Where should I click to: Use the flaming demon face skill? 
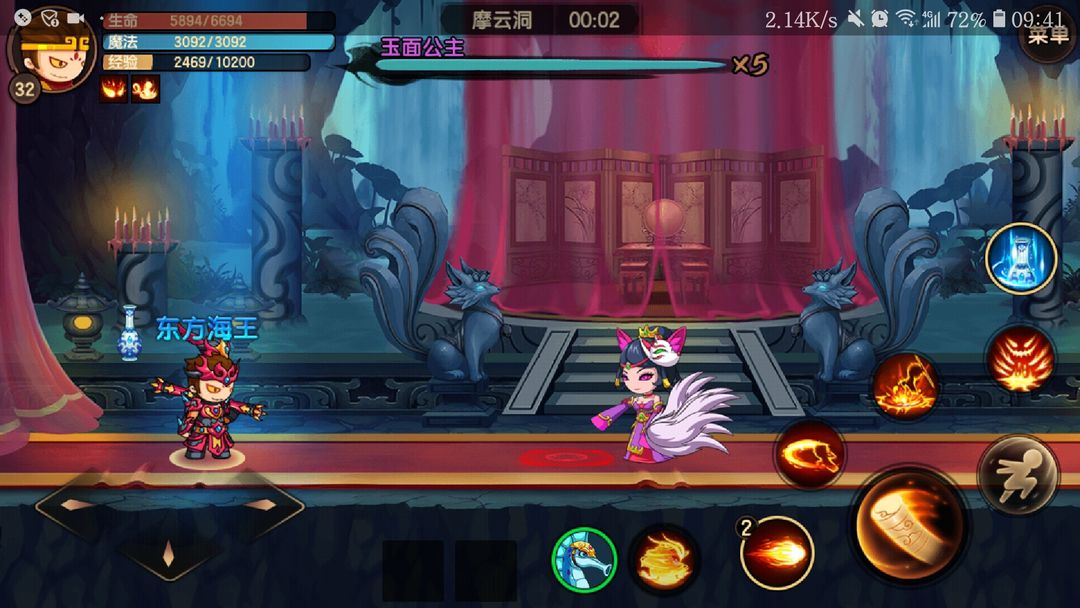point(1019,358)
